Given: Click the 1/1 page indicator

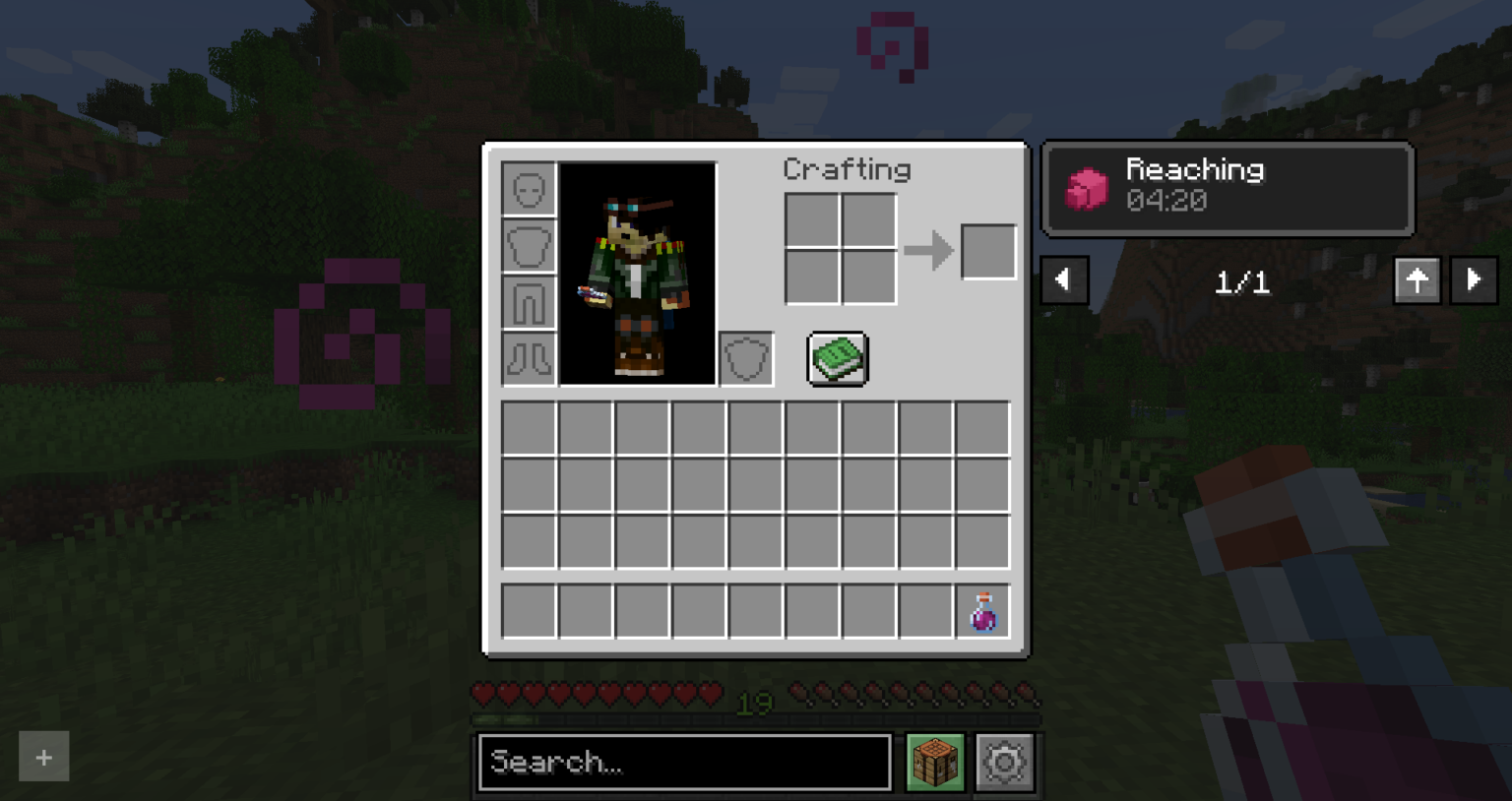Looking at the screenshot, I should click(1242, 282).
